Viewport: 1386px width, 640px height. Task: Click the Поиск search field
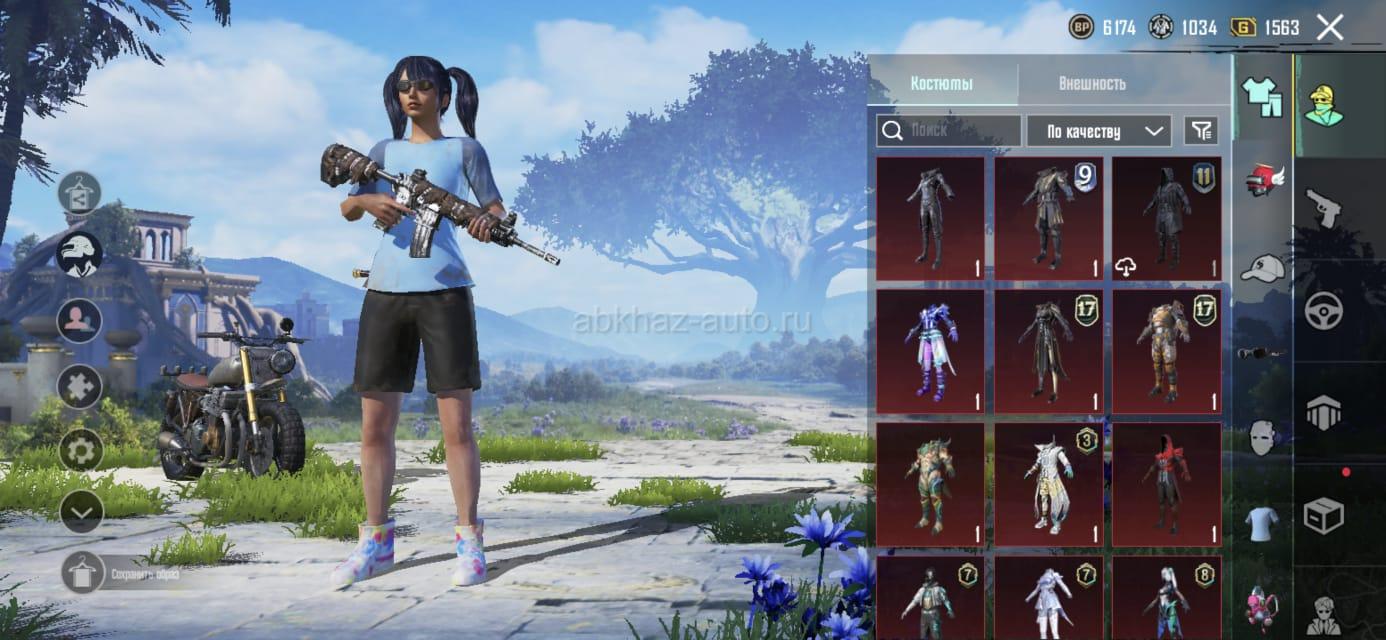point(948,131)
